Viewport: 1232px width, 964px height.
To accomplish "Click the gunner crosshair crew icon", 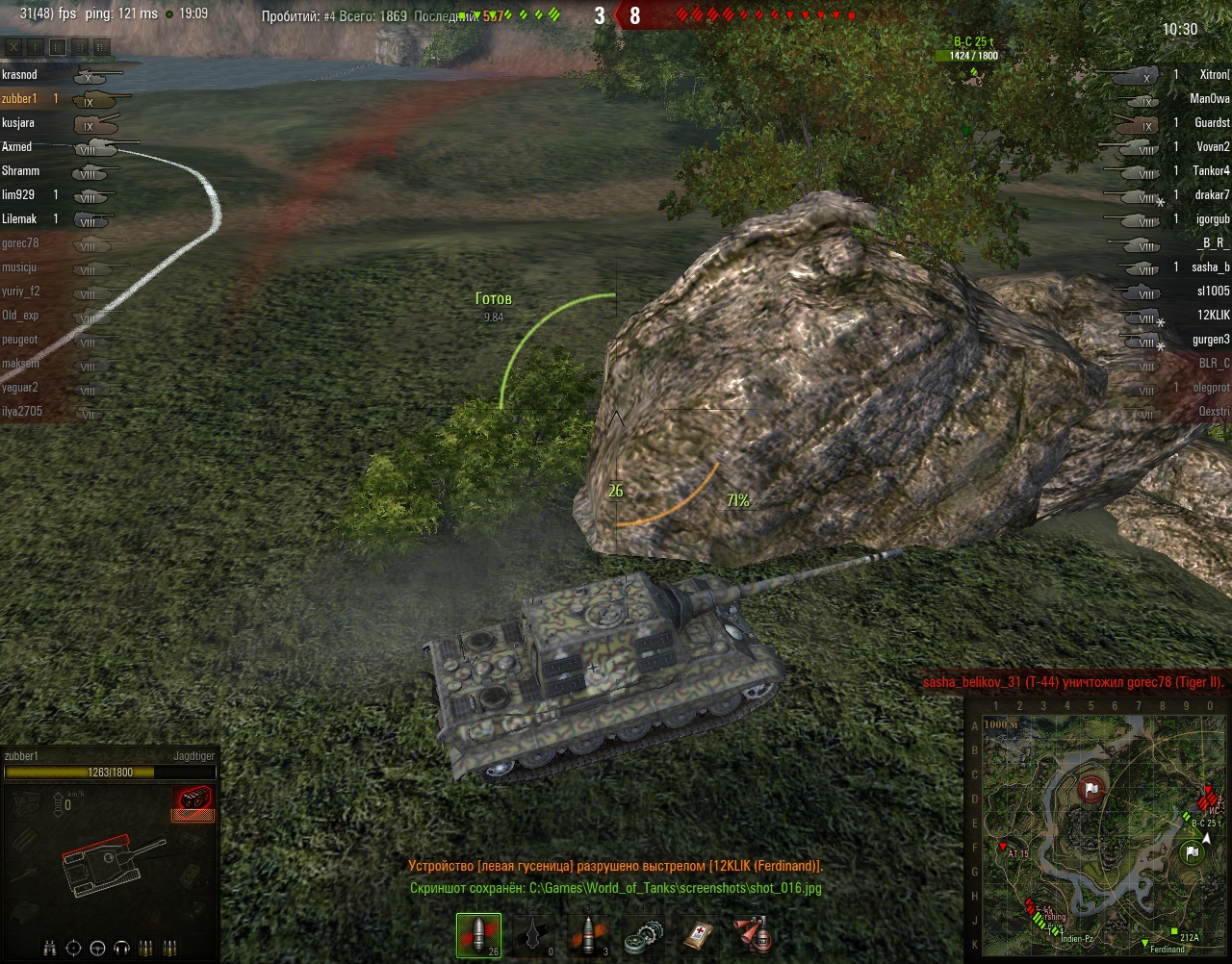I will pyautogui.click(x=73, y=949).
